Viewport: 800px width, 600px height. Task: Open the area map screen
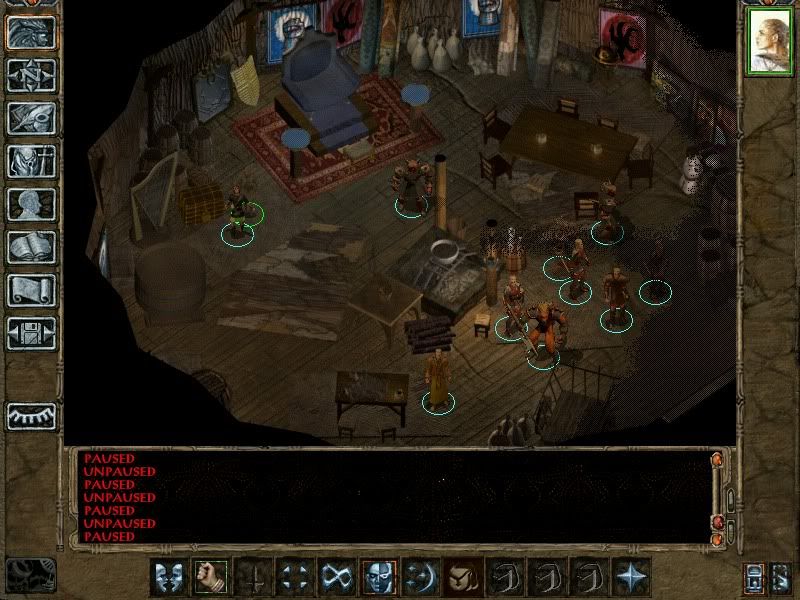pos(30,75)
